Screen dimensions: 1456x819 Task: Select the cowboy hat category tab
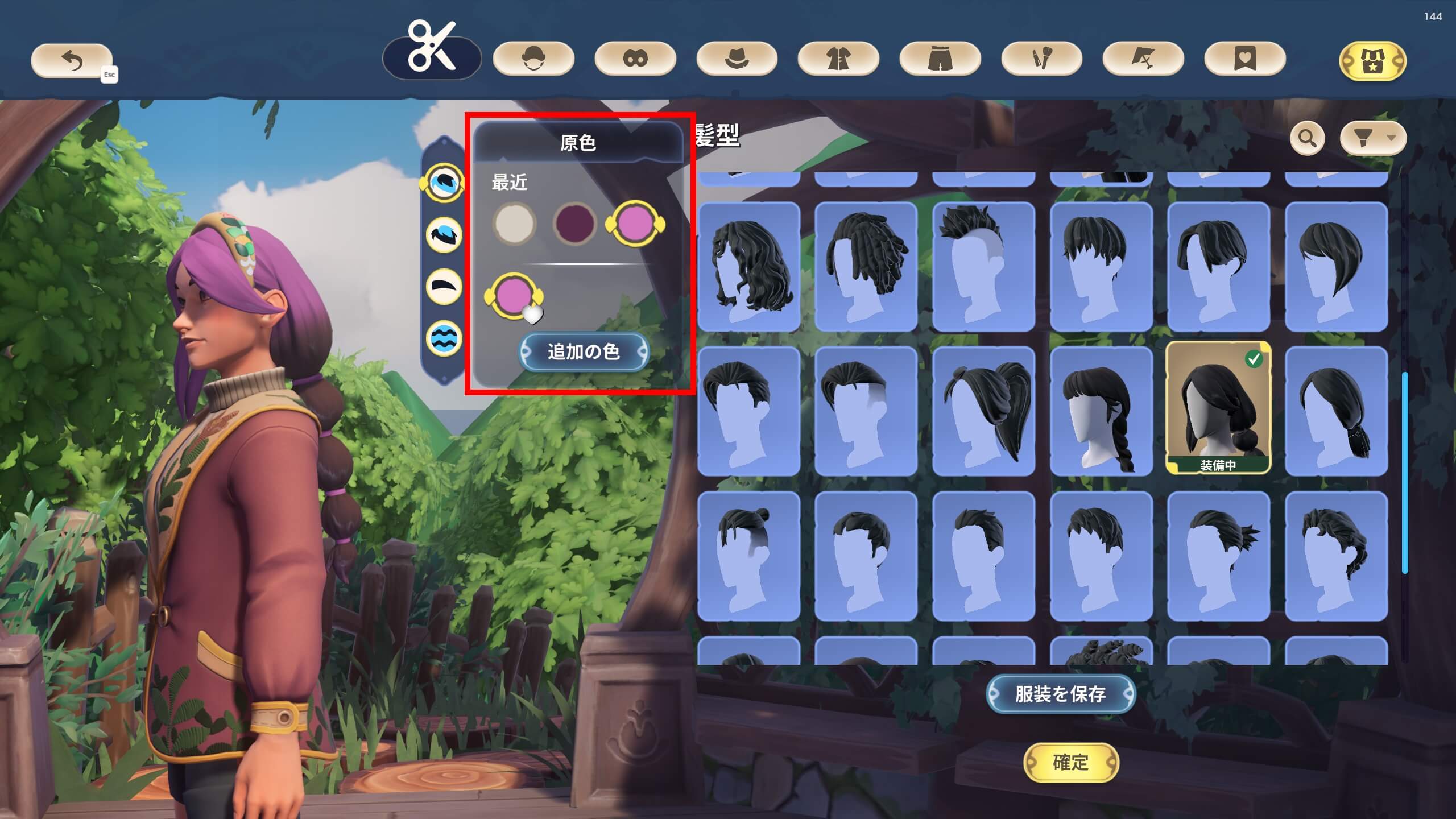point(737,59)
